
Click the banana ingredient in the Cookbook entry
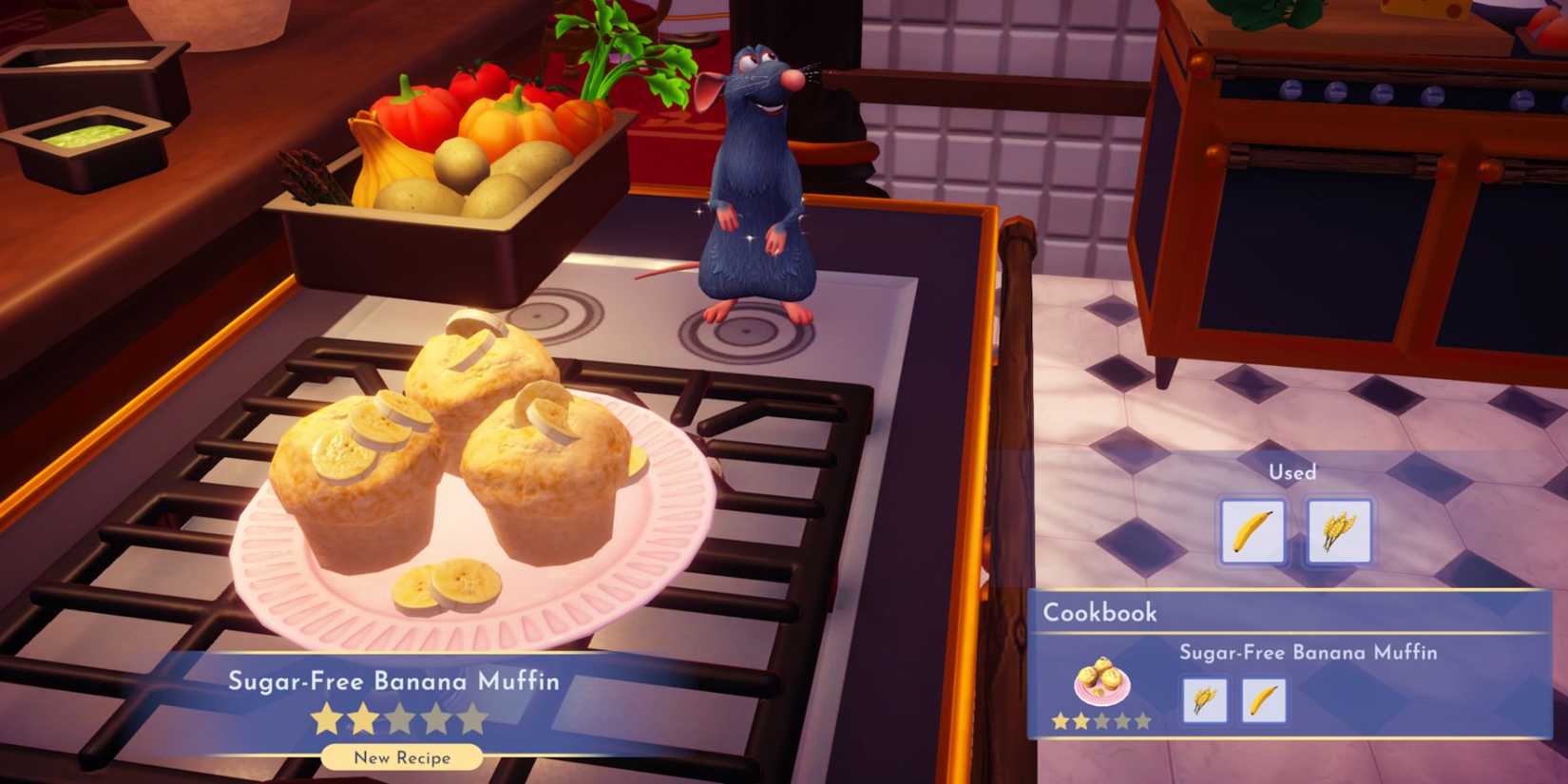click(x=1266, y=700)
